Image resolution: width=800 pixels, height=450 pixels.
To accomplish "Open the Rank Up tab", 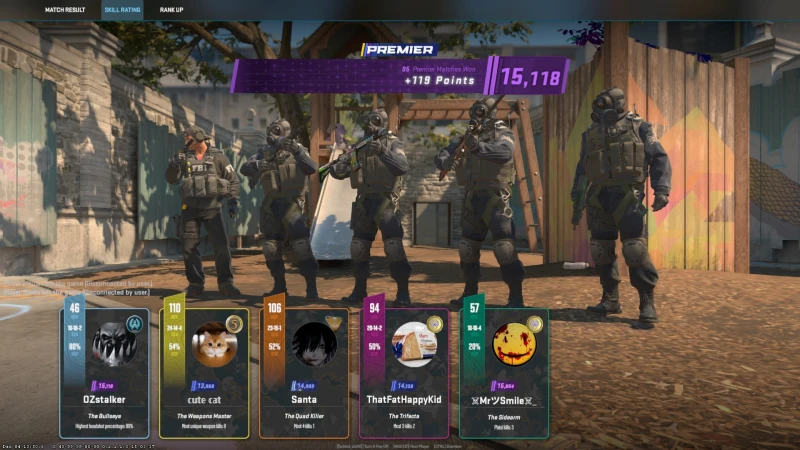I will [171, 9].
